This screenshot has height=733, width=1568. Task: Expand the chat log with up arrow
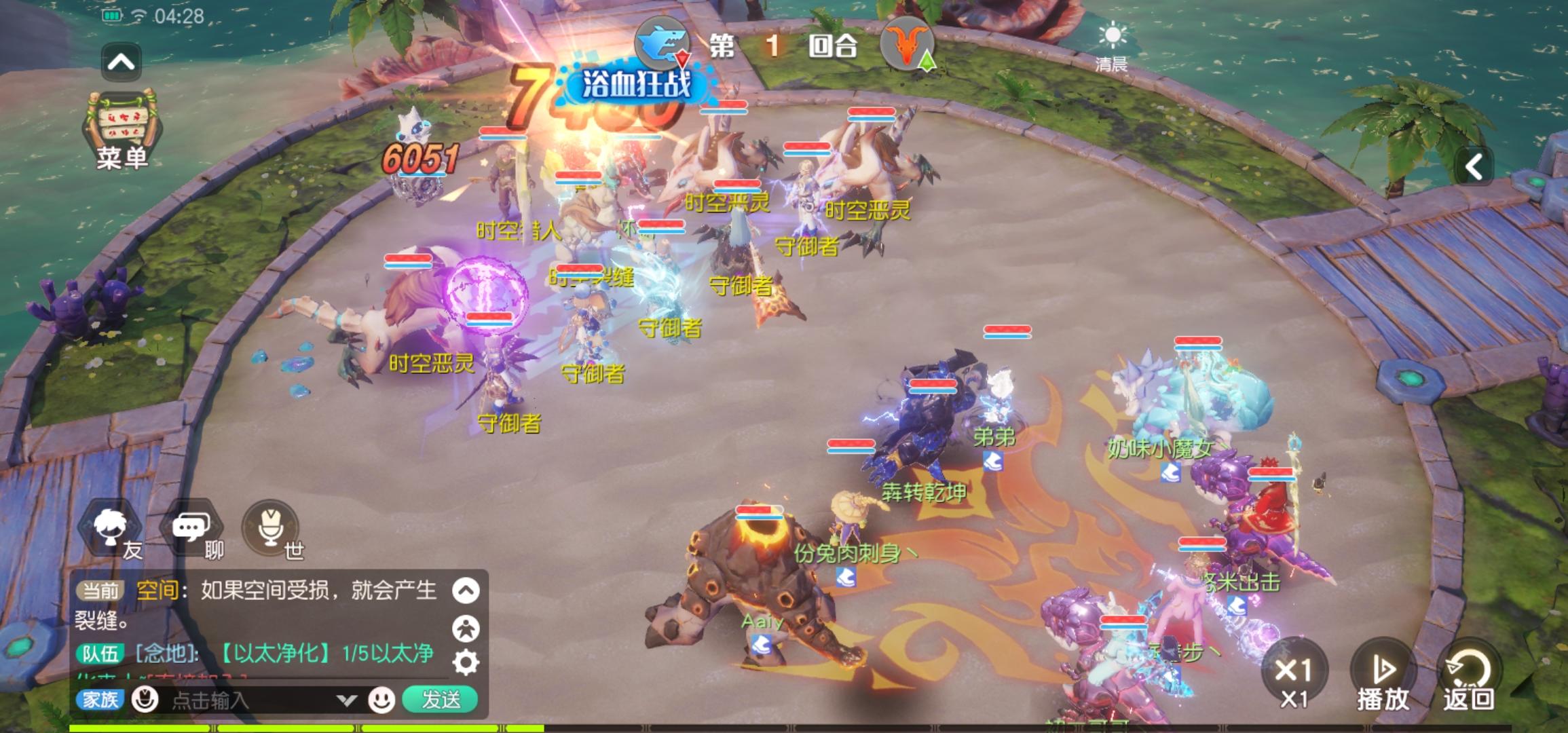coord(466,590)
